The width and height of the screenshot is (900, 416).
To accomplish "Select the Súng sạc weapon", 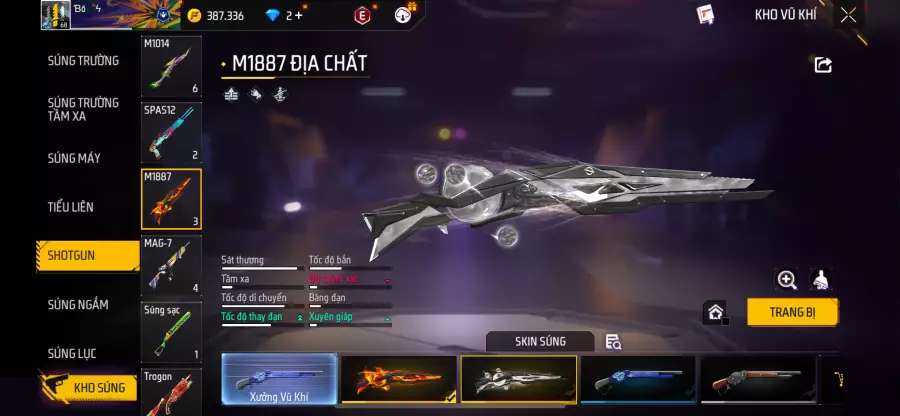I will point(171,333).
